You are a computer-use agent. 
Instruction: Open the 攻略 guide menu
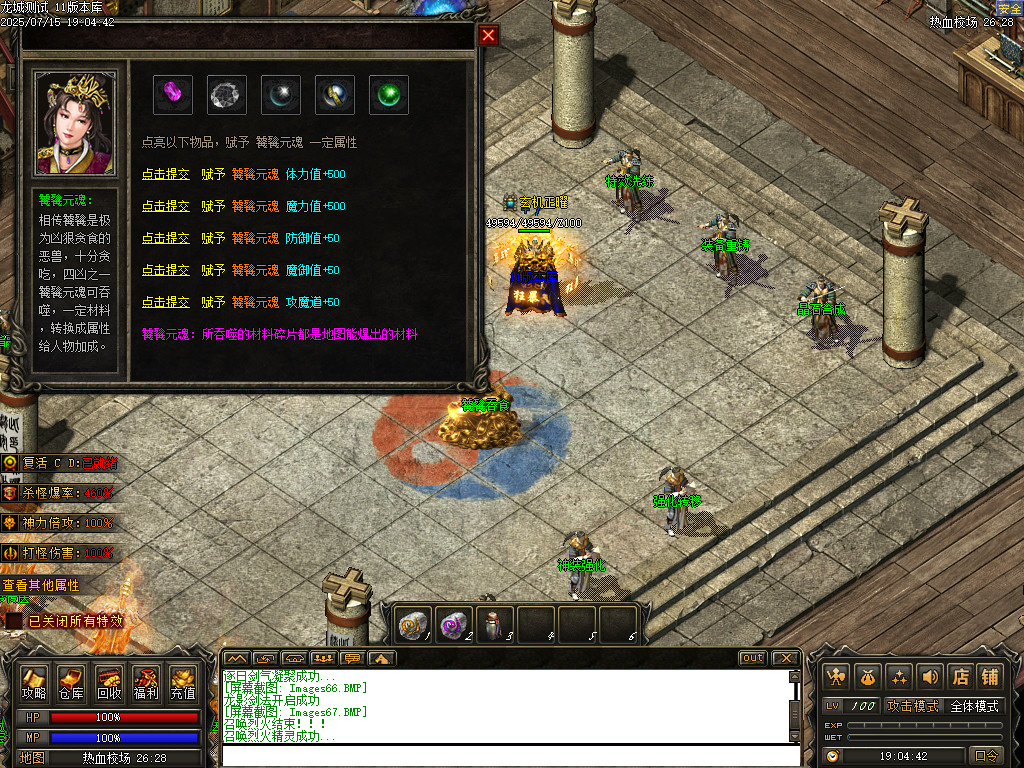[34, 683]
